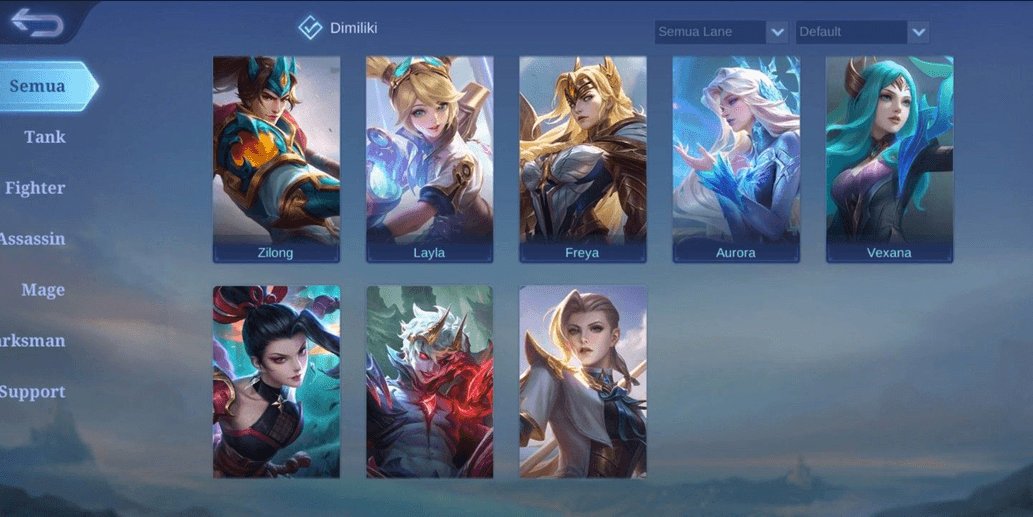Viewport: 1033px width, 517px height.
Task: Open the Aurora hero card
Action: (x=736, y=159)
